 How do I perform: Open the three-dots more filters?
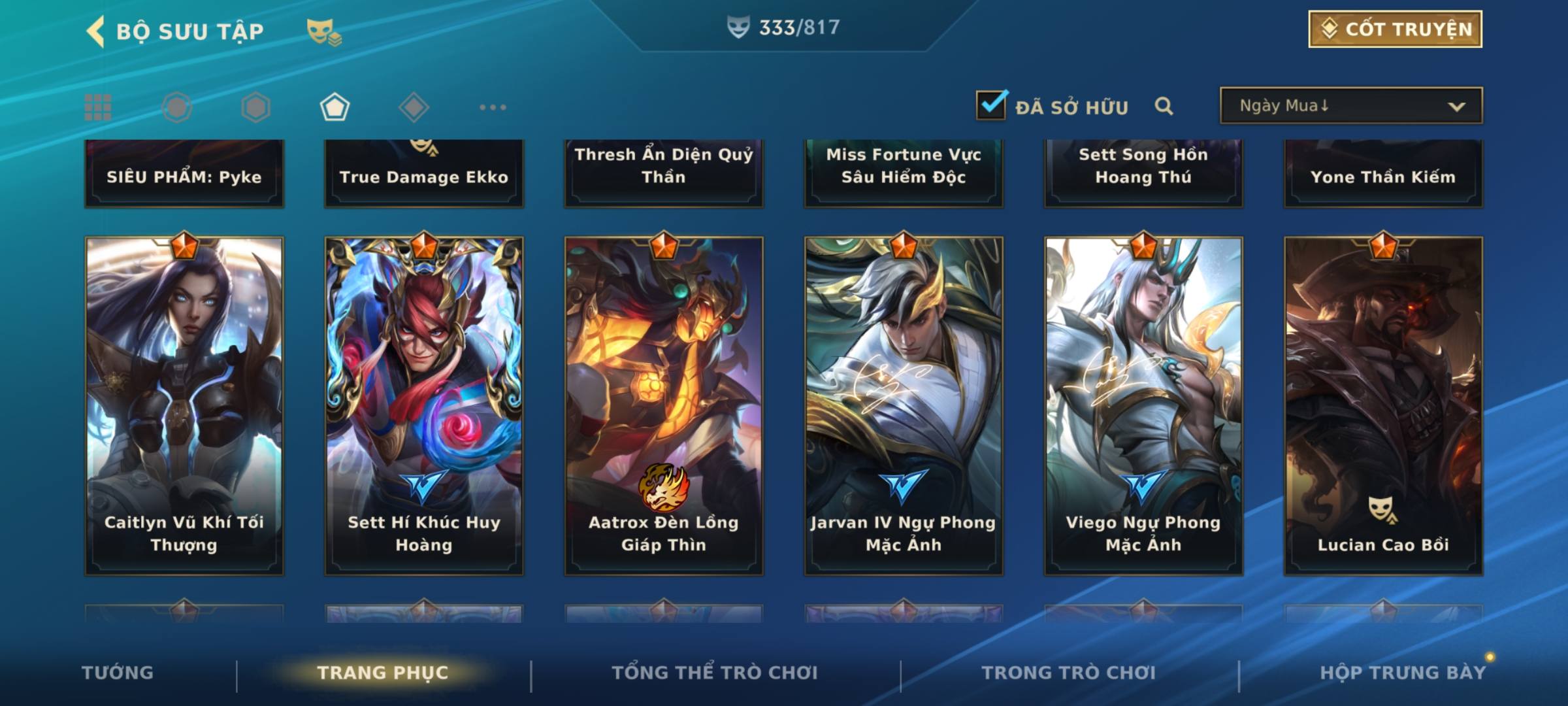pyautogui.click(x=493, y=107)
